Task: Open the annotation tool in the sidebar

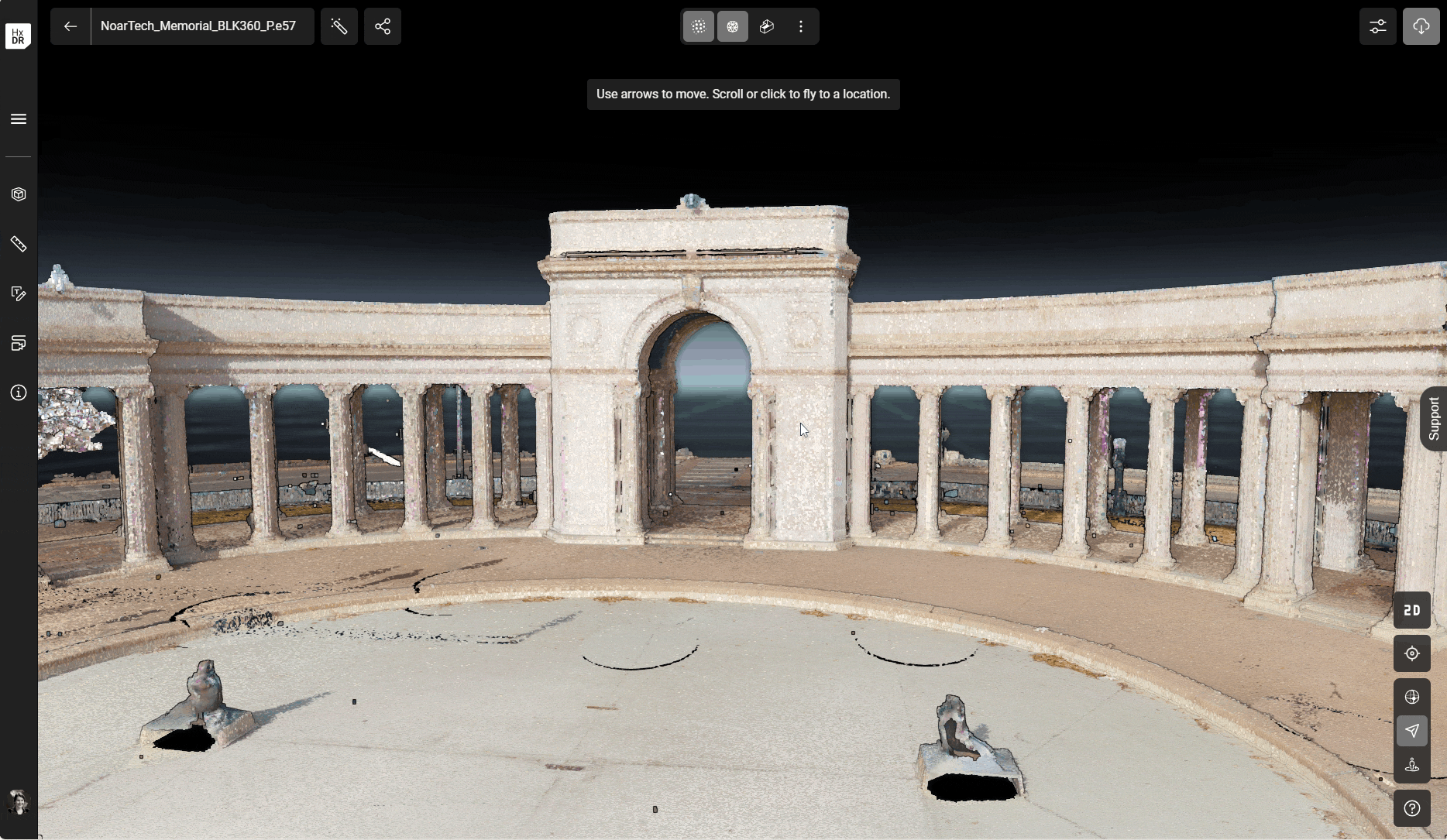Action: 19,293
